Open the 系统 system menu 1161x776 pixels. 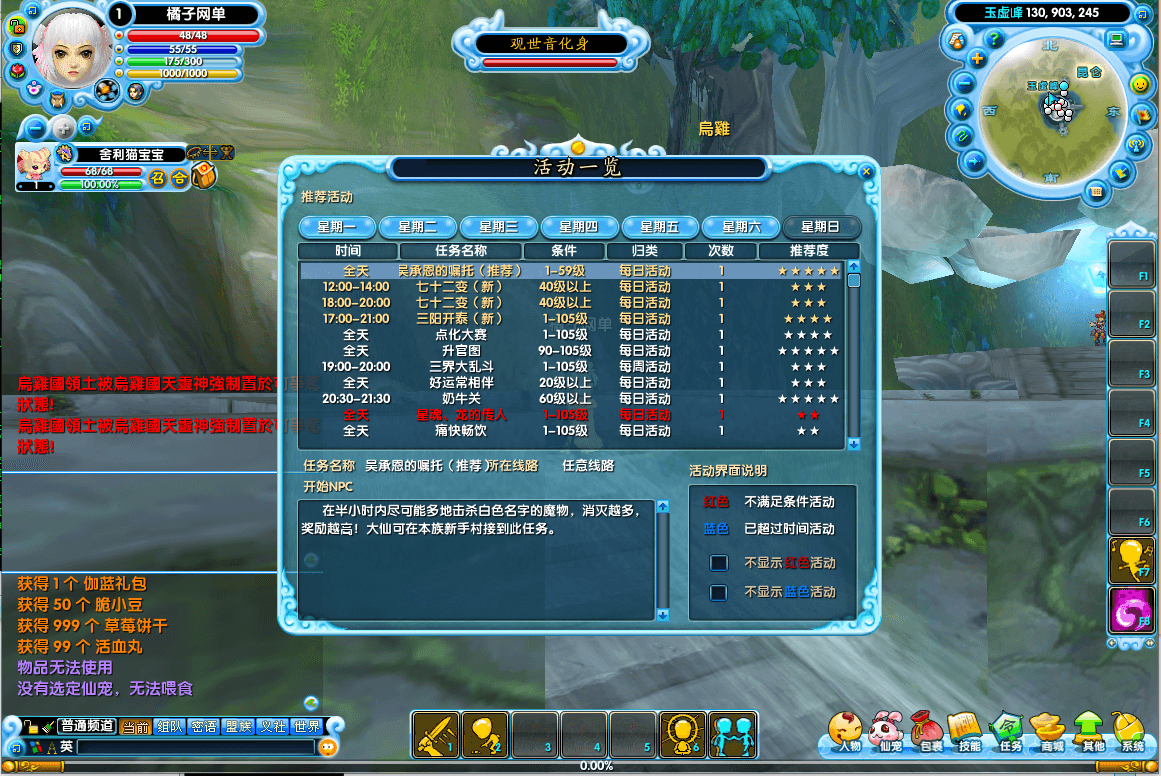point(1131,733)
